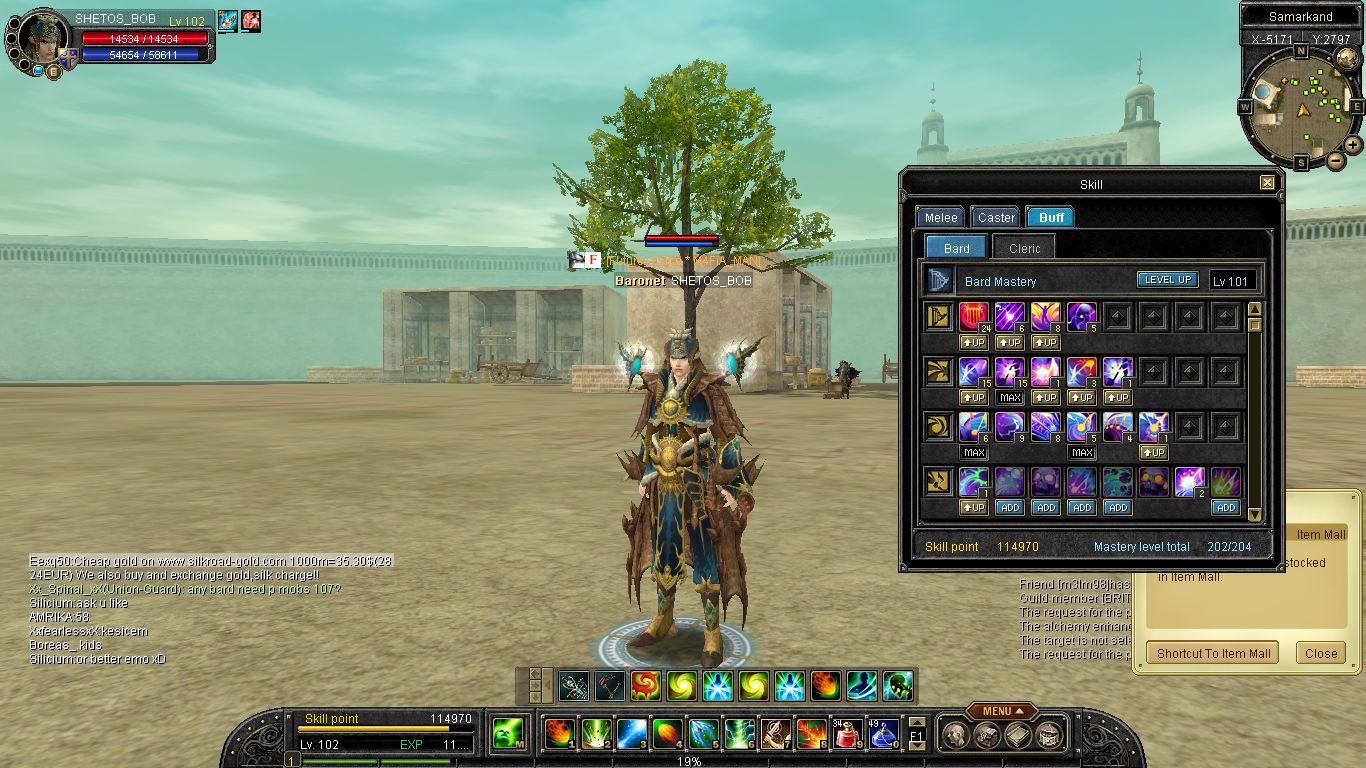1366x768 pixels.
Task: Open the Caster skill tab
Action: [x=996, y=217]
